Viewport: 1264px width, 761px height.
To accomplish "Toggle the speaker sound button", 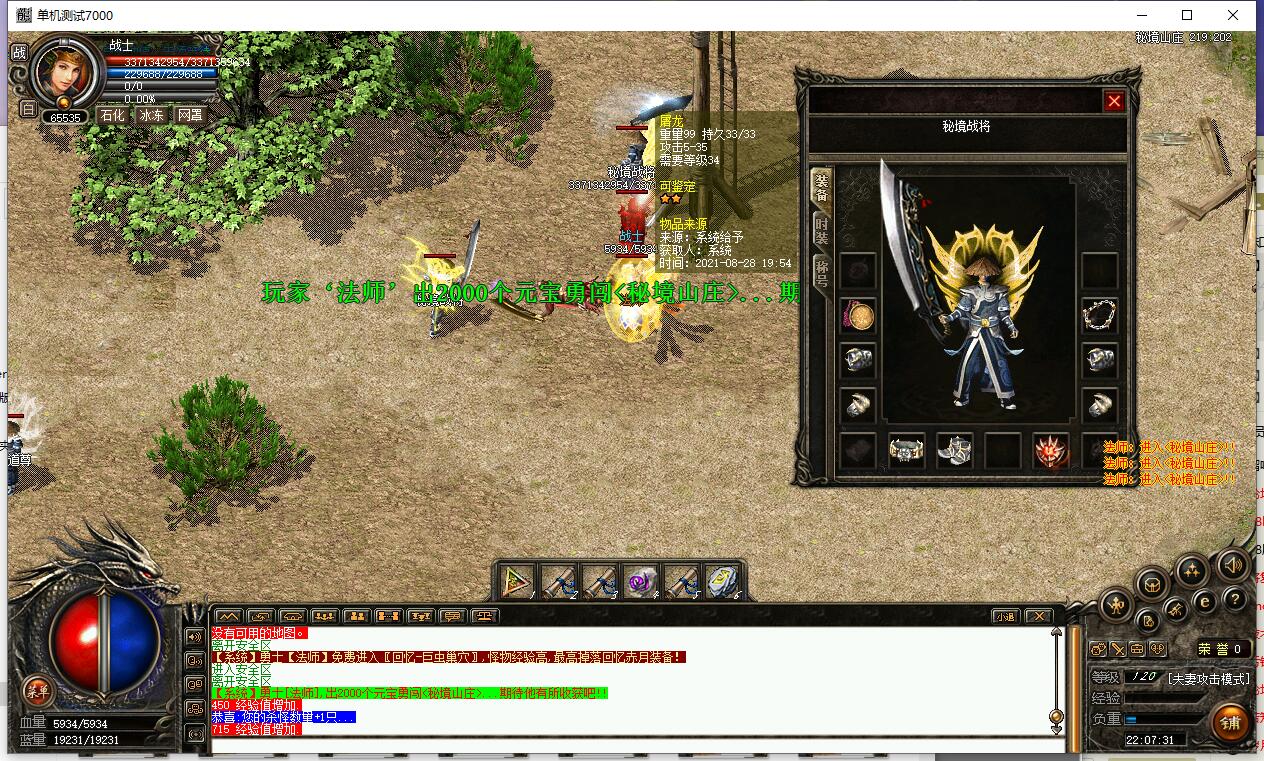I will point(1235,565).
